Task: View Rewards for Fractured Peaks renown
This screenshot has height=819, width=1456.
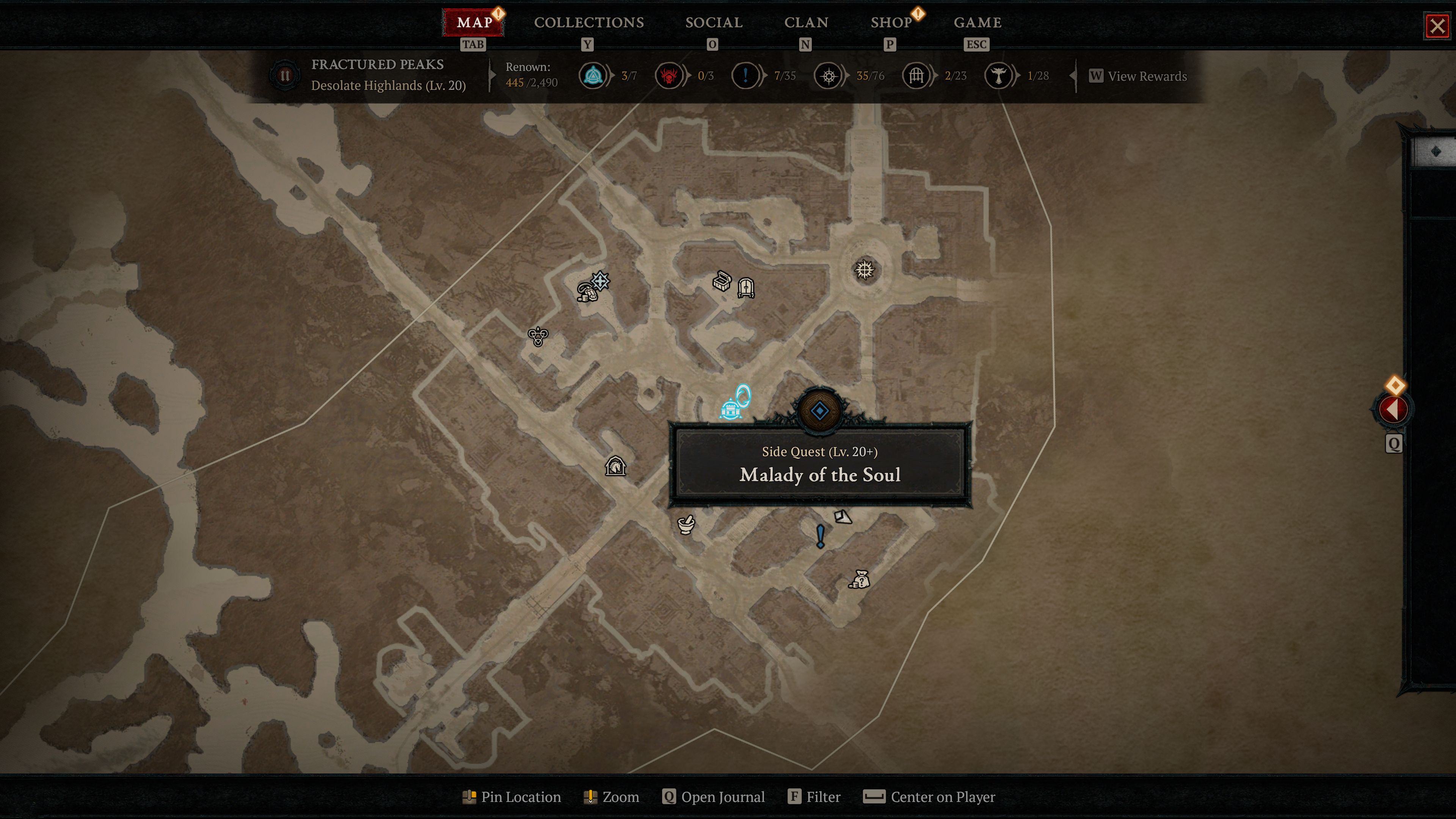Action: (1138, 76)
